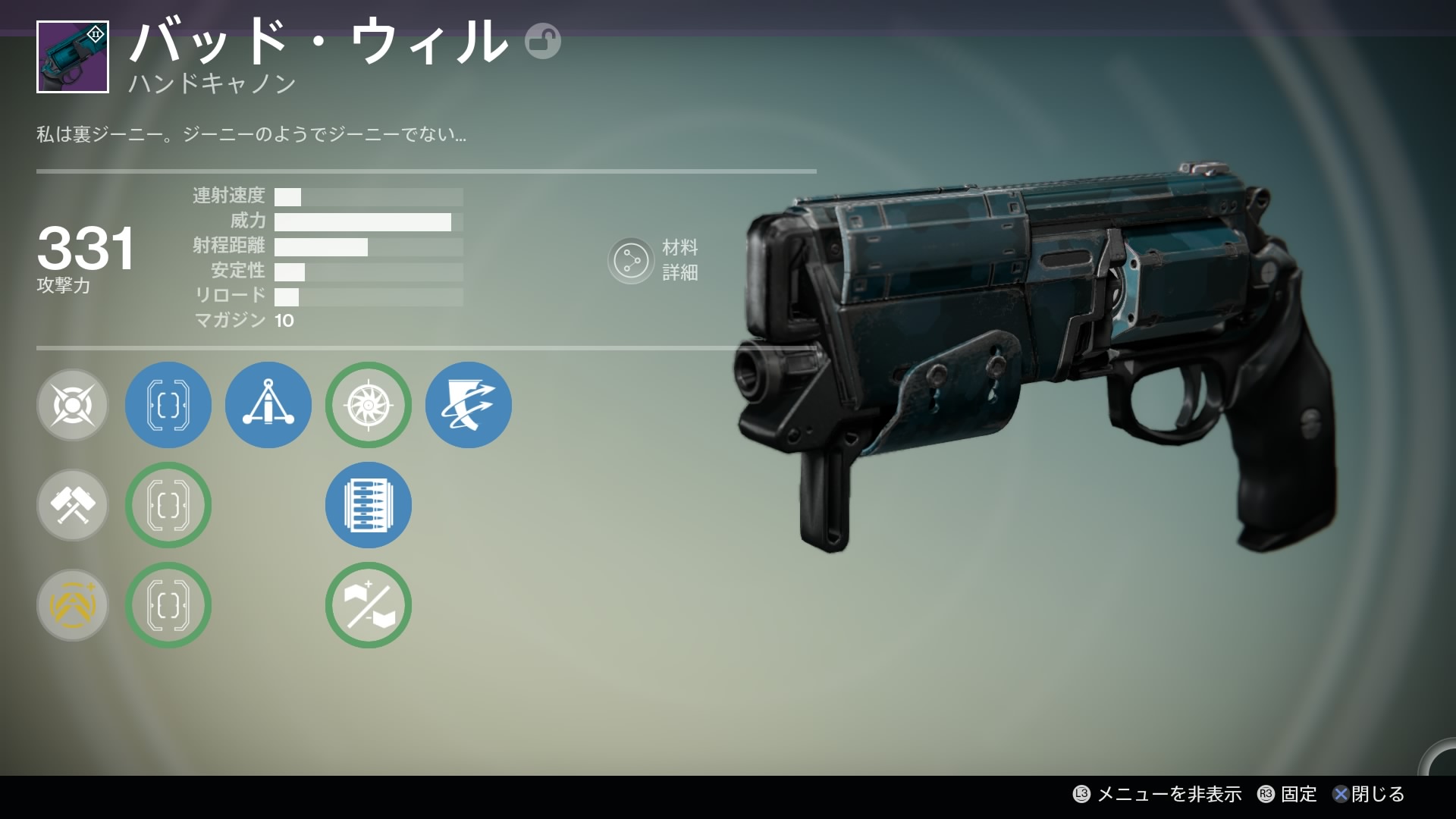
Task: Open the 材料 詳細 materials details
Action: pos(654,260)
